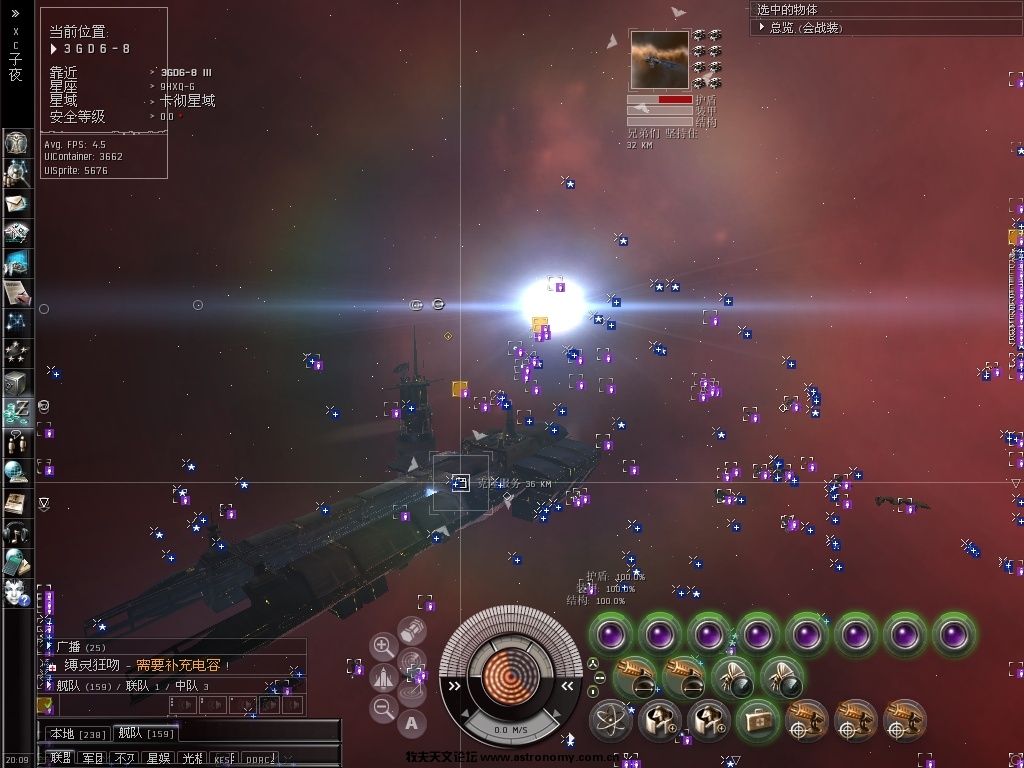Activate the atom-symbol module
This screenshot has width=1024, height=768.
610,719
